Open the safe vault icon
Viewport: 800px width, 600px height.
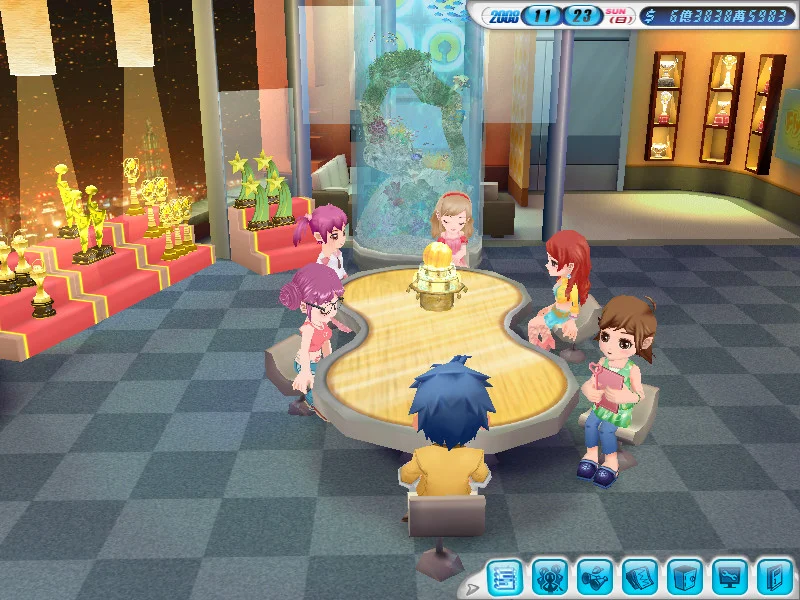[x=685, y=577]
